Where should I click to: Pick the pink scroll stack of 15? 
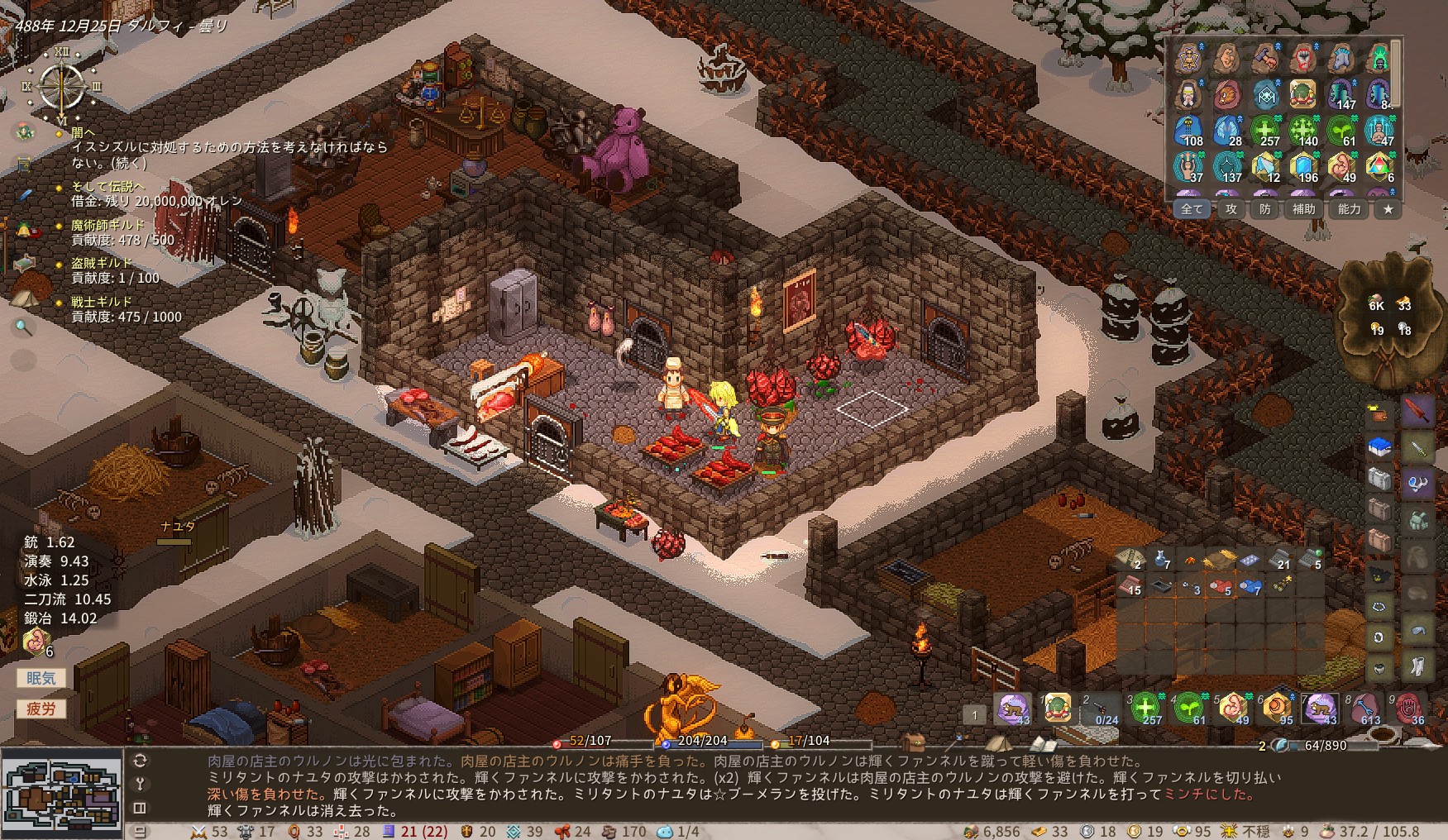coord(1130,586)
